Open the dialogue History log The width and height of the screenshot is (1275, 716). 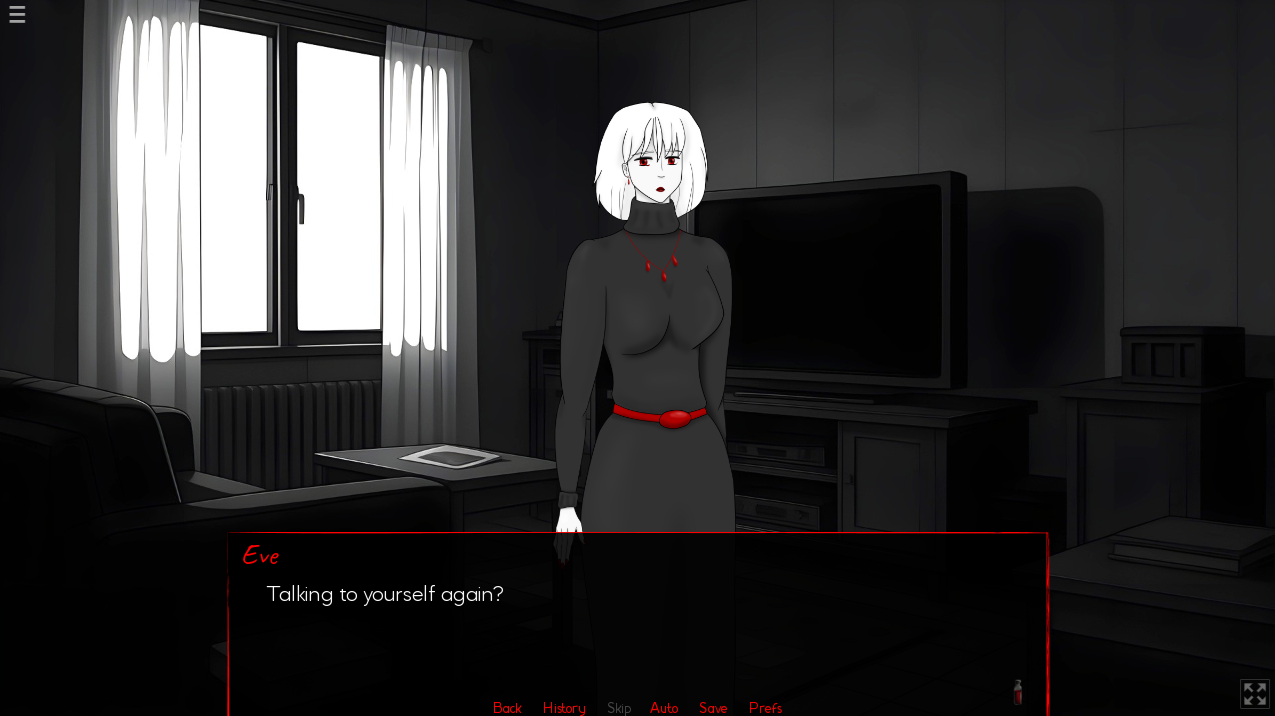click(x=564, y=708)
